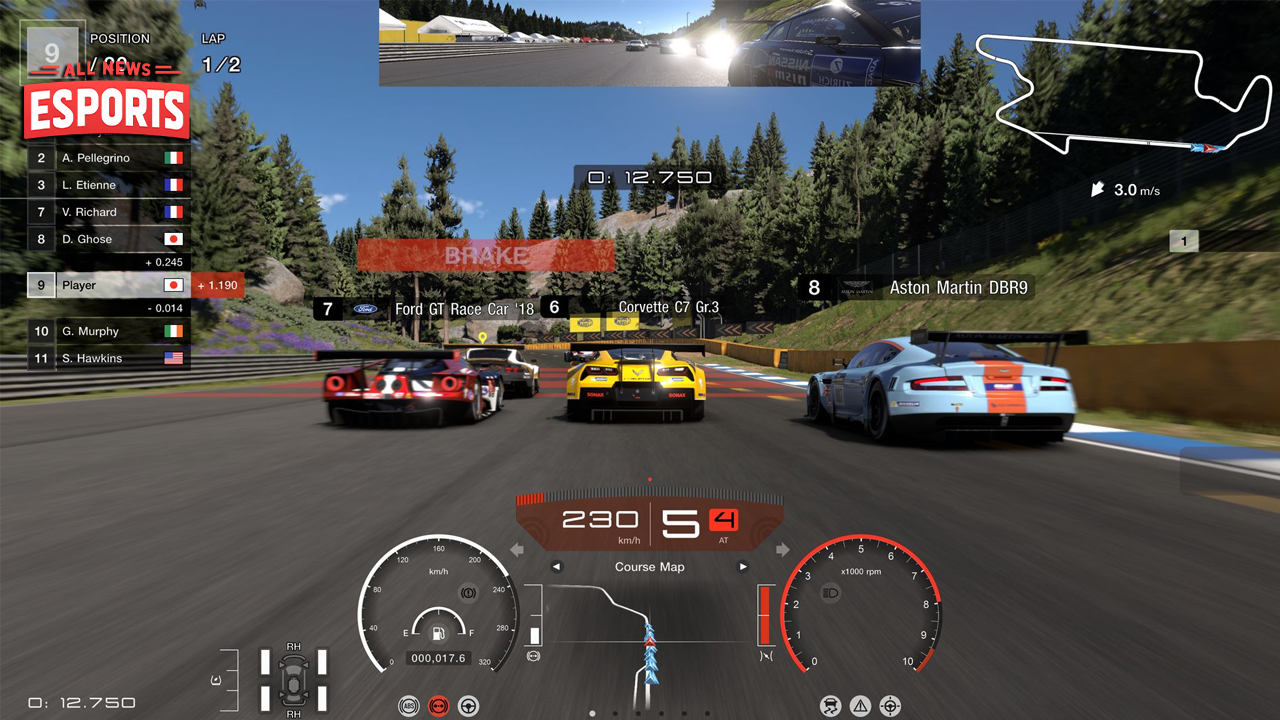Switch Course Map panel with the small left arrow
This screenshot has width=1280, height=720.
point(557,567)
